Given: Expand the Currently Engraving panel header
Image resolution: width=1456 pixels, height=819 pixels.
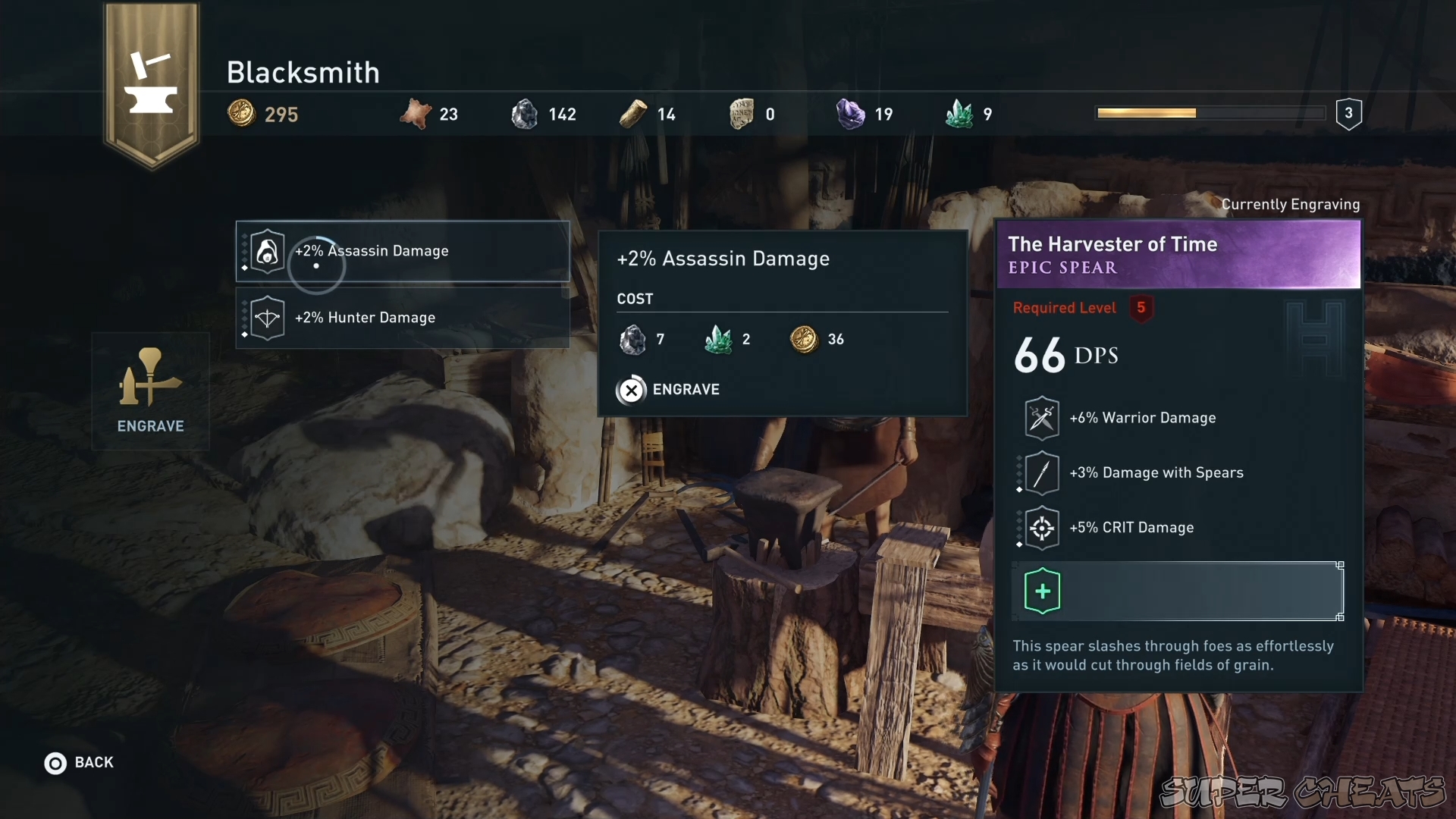Looking at the screenshot, I should pos(1291,204).
